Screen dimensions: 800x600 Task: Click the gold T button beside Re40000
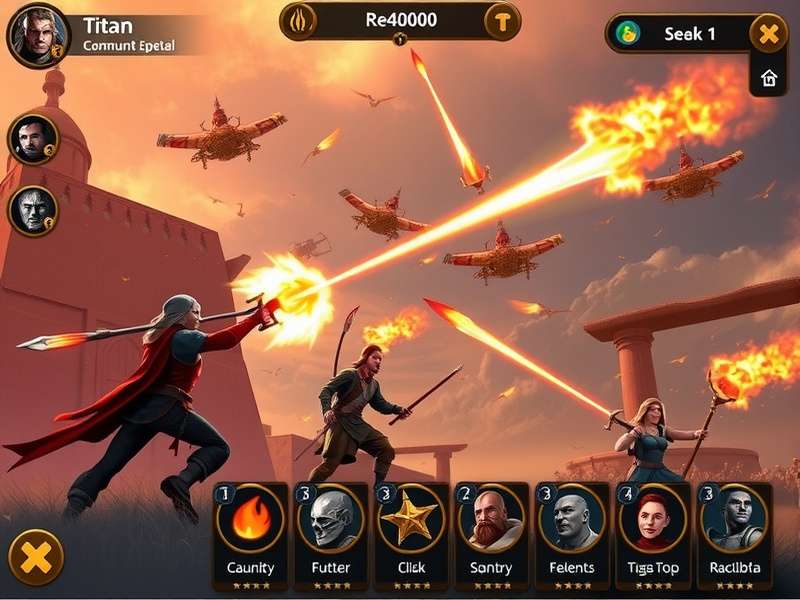pyautogui.click(x=502, y=21)
